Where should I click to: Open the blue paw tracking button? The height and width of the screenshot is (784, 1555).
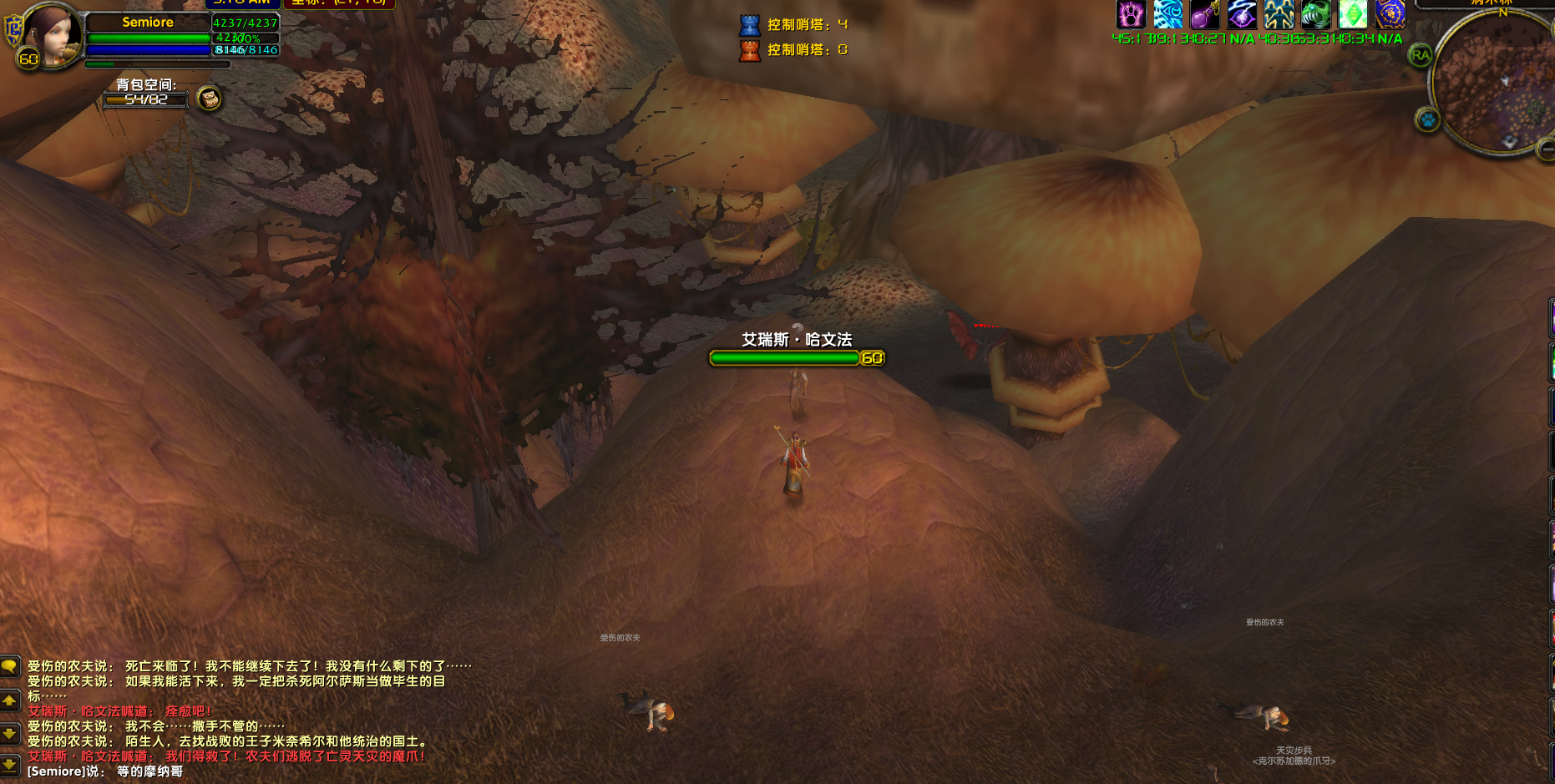(x=1427, y=120)
